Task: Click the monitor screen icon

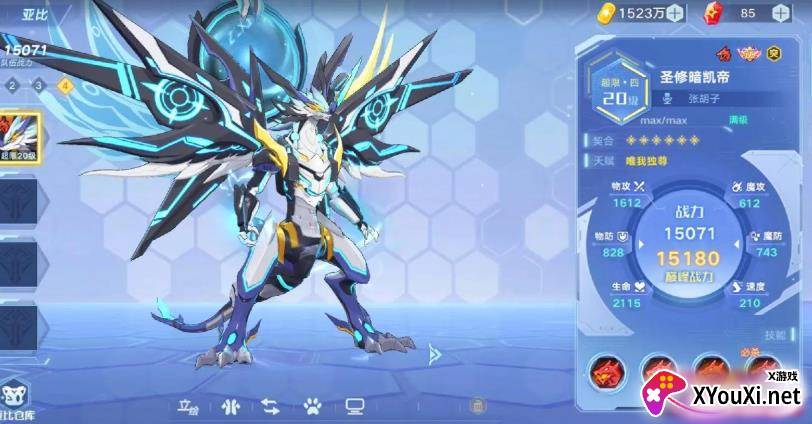Action: click(x=353, y=405)
